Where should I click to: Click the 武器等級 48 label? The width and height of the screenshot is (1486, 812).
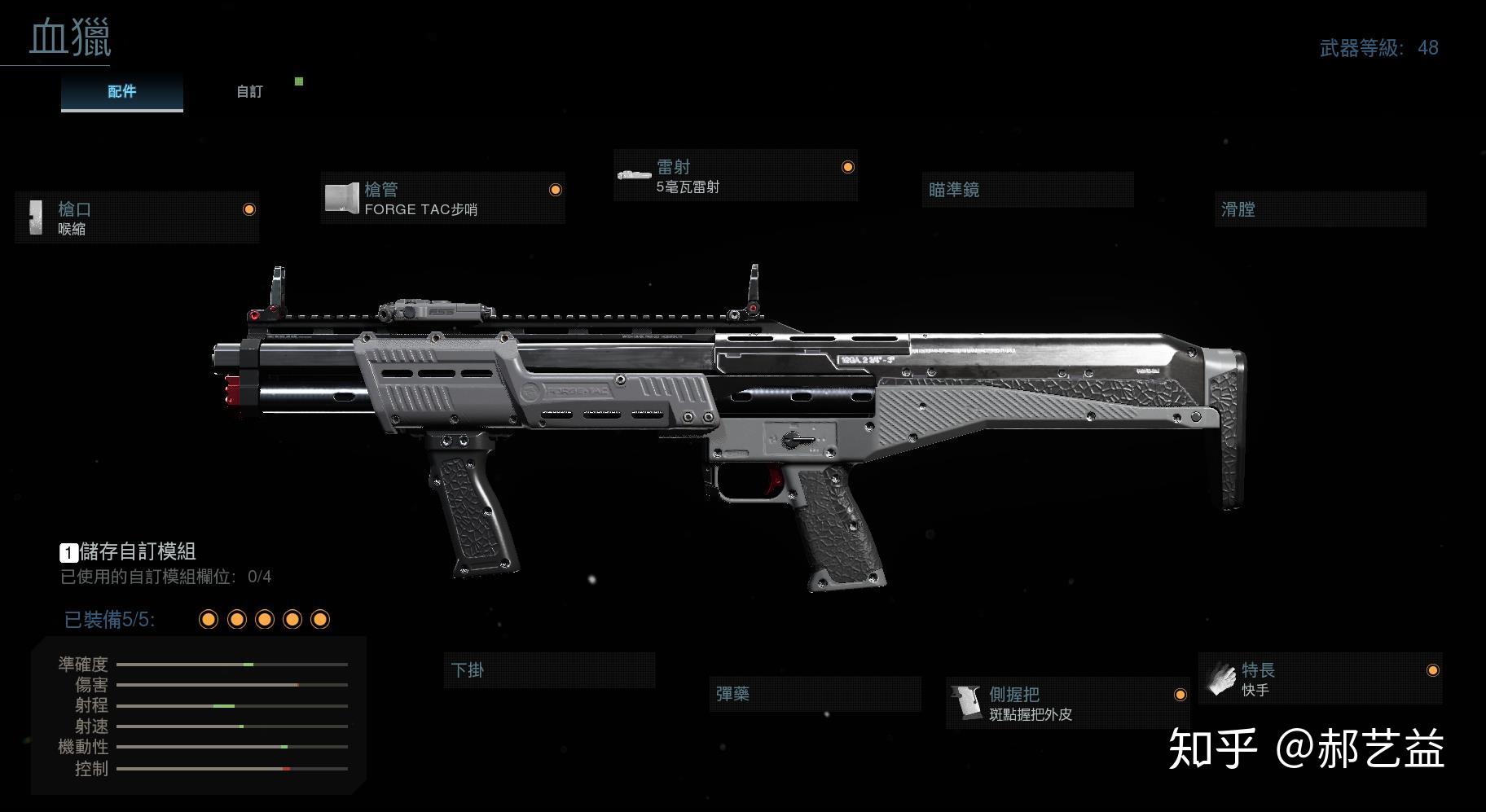click(1378, 47)
